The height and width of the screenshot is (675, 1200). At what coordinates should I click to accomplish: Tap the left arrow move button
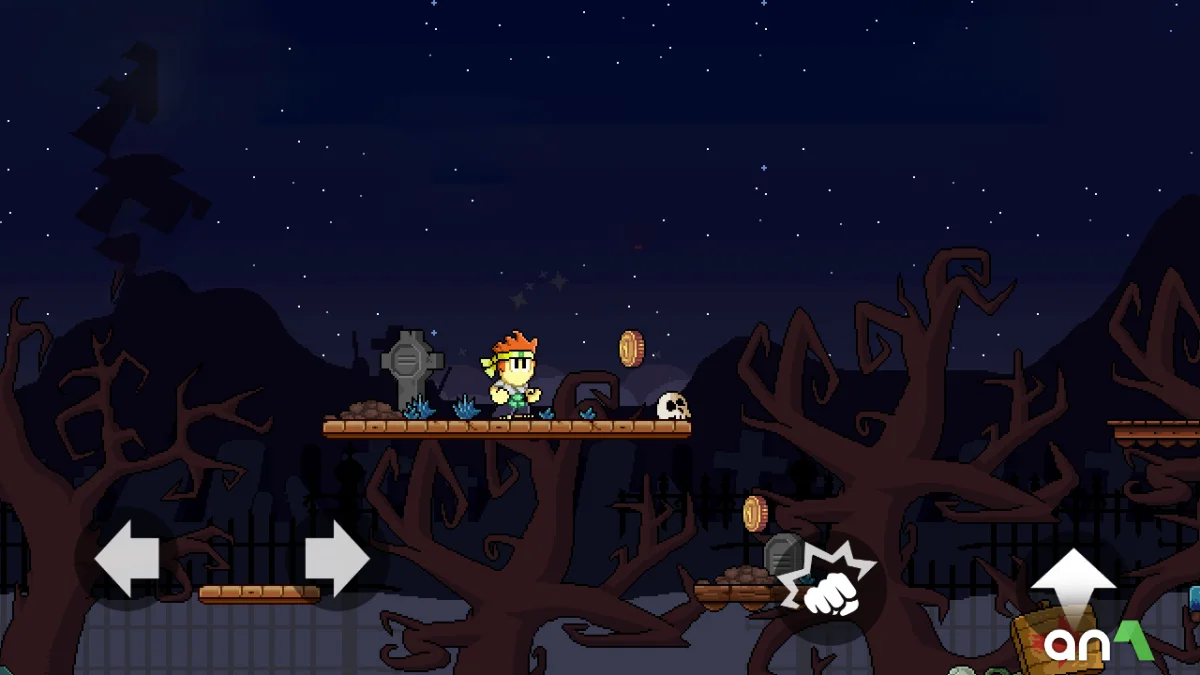click(127, 558)
